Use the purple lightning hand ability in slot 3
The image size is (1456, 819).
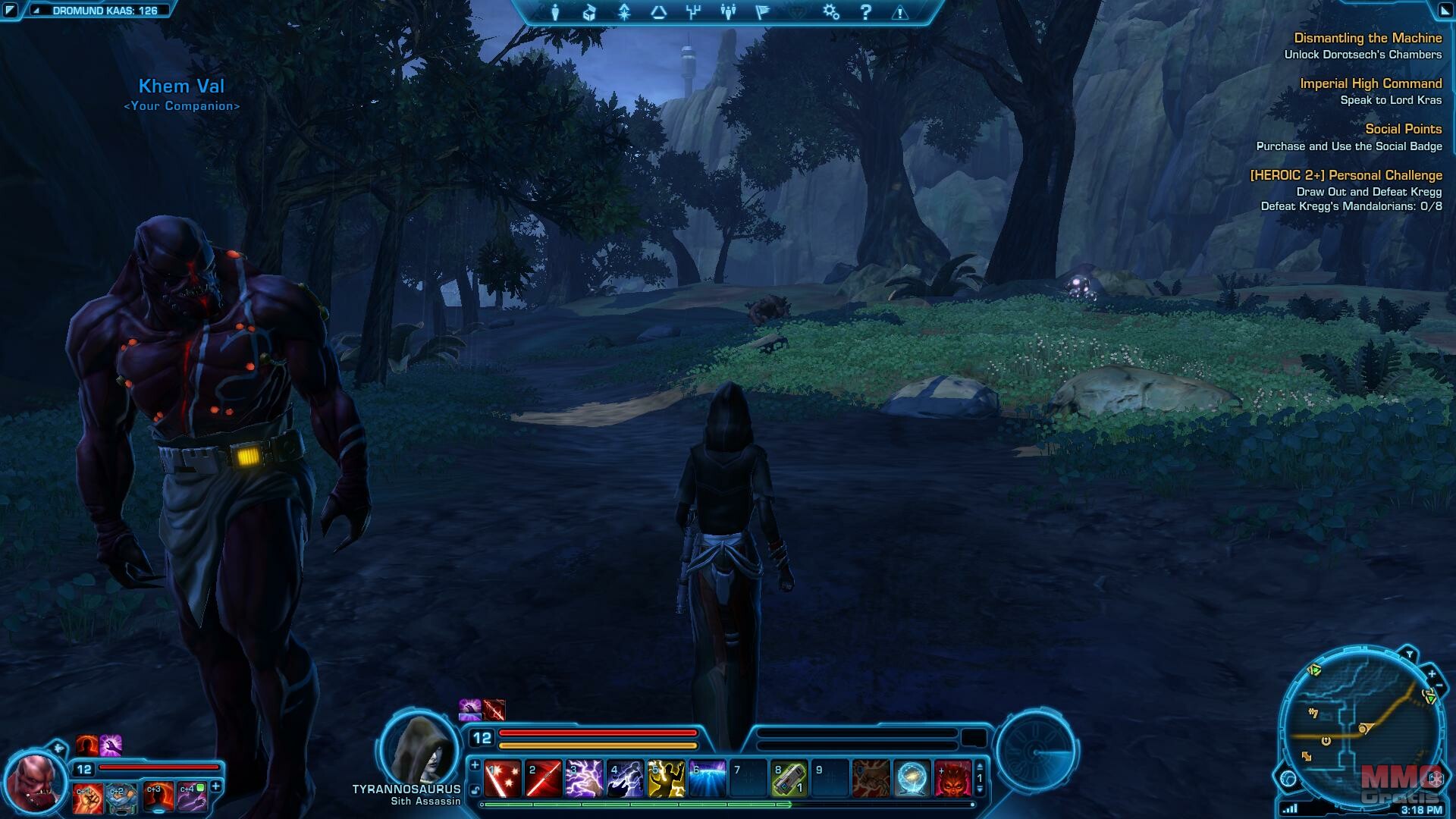[584, 779]
